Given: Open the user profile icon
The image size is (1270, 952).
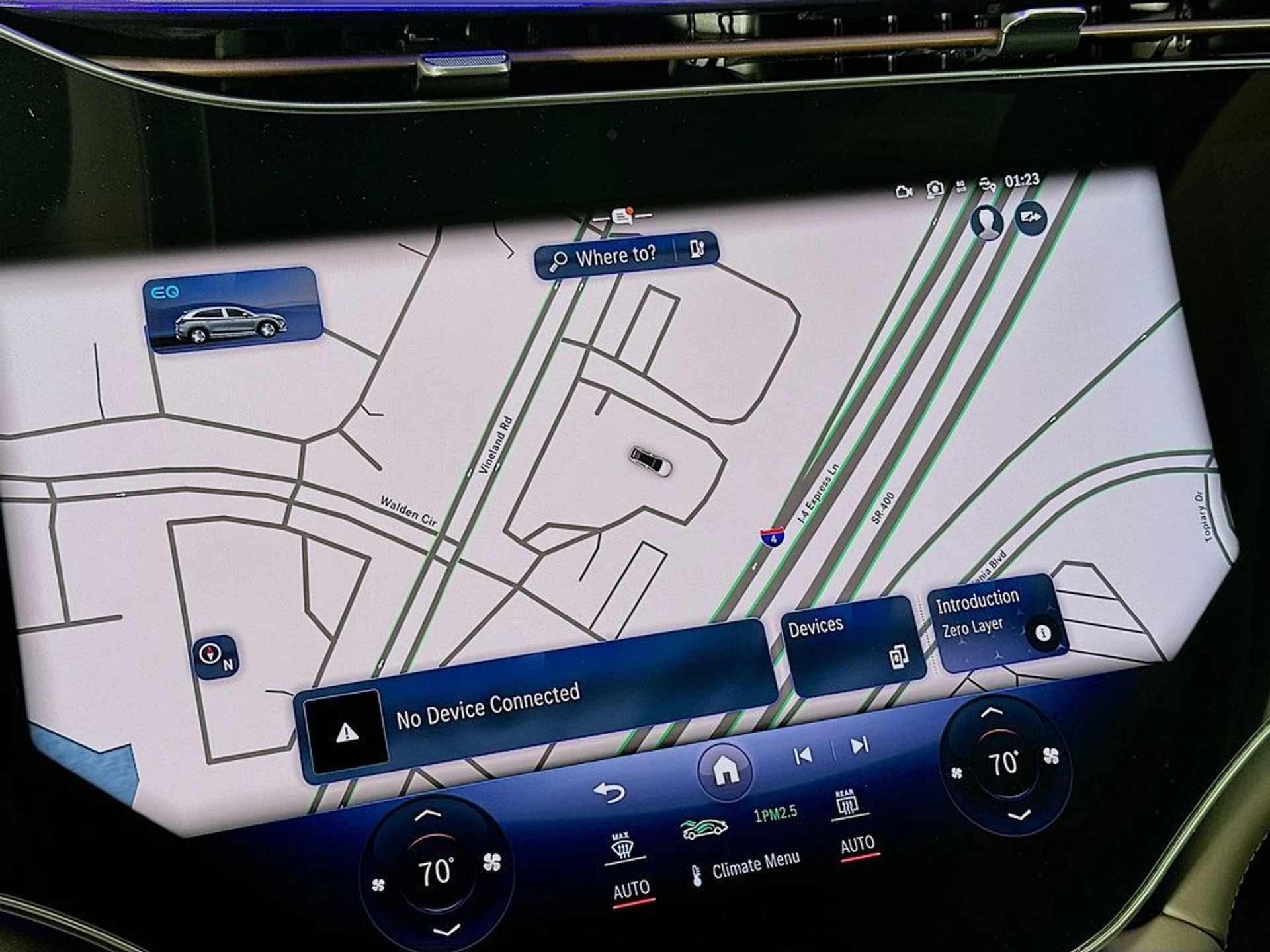Looking at the screenshot, I should [x=986, y=223].
